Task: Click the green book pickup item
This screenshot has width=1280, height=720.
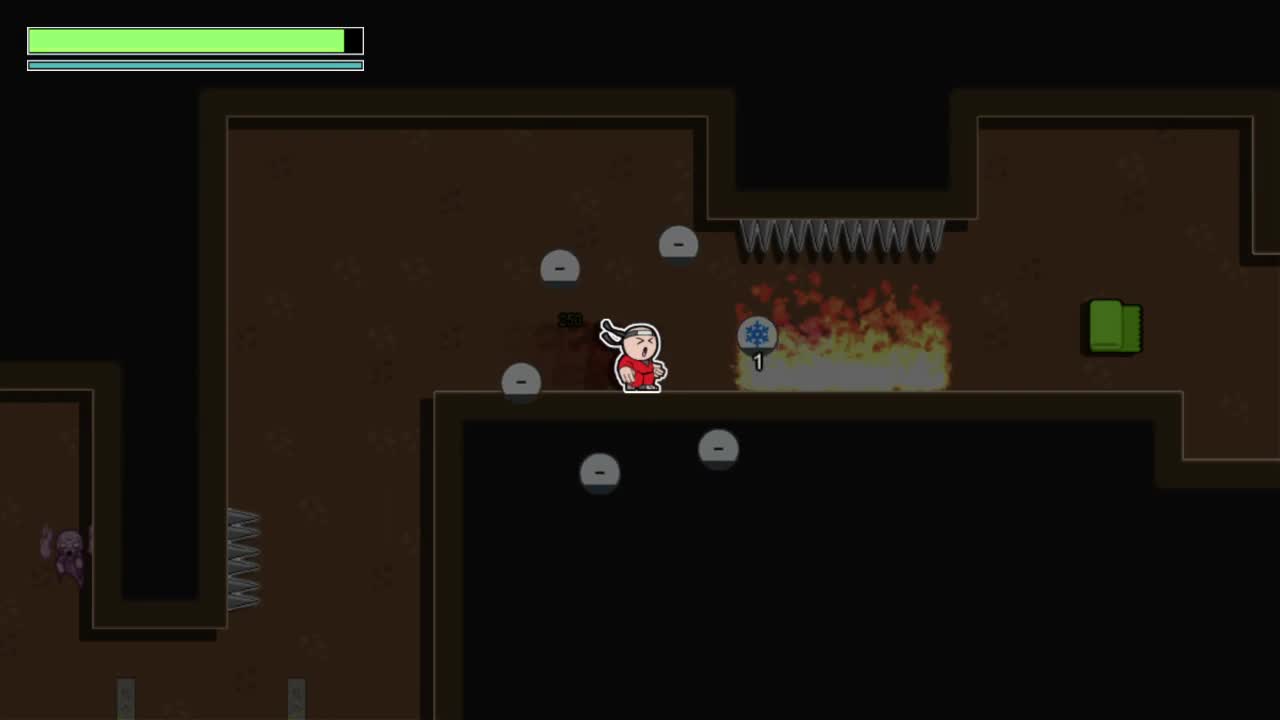Action: pos(1113,328)
